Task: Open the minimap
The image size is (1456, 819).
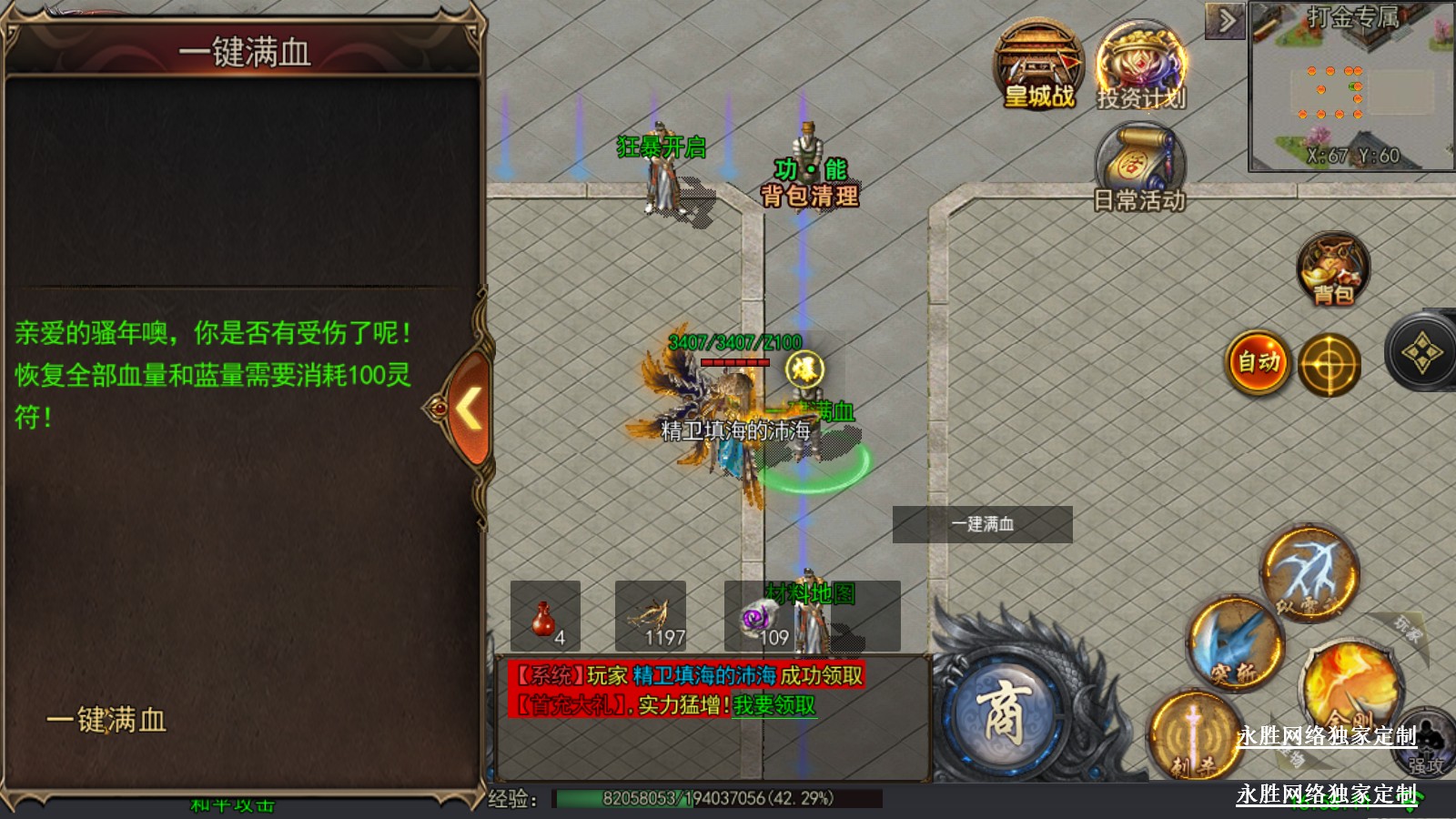Action: [x=1352, y=88]
